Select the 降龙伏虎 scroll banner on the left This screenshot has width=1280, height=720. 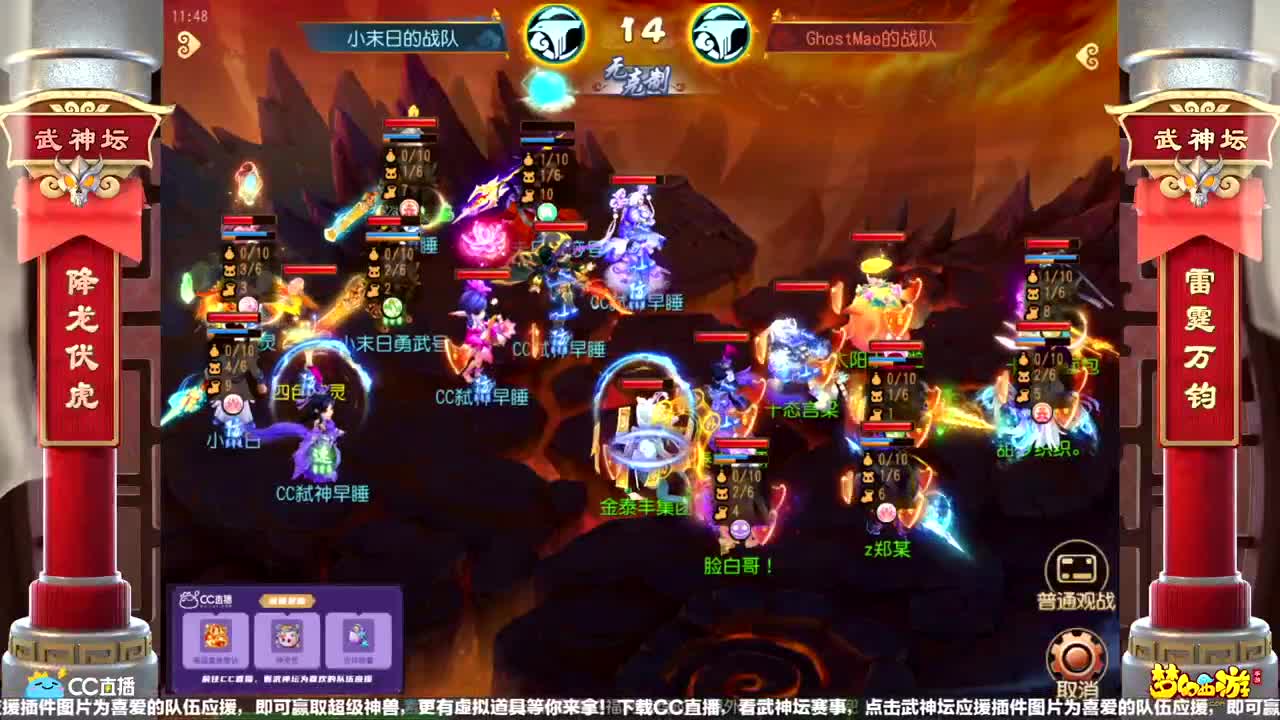coord(83,335)
